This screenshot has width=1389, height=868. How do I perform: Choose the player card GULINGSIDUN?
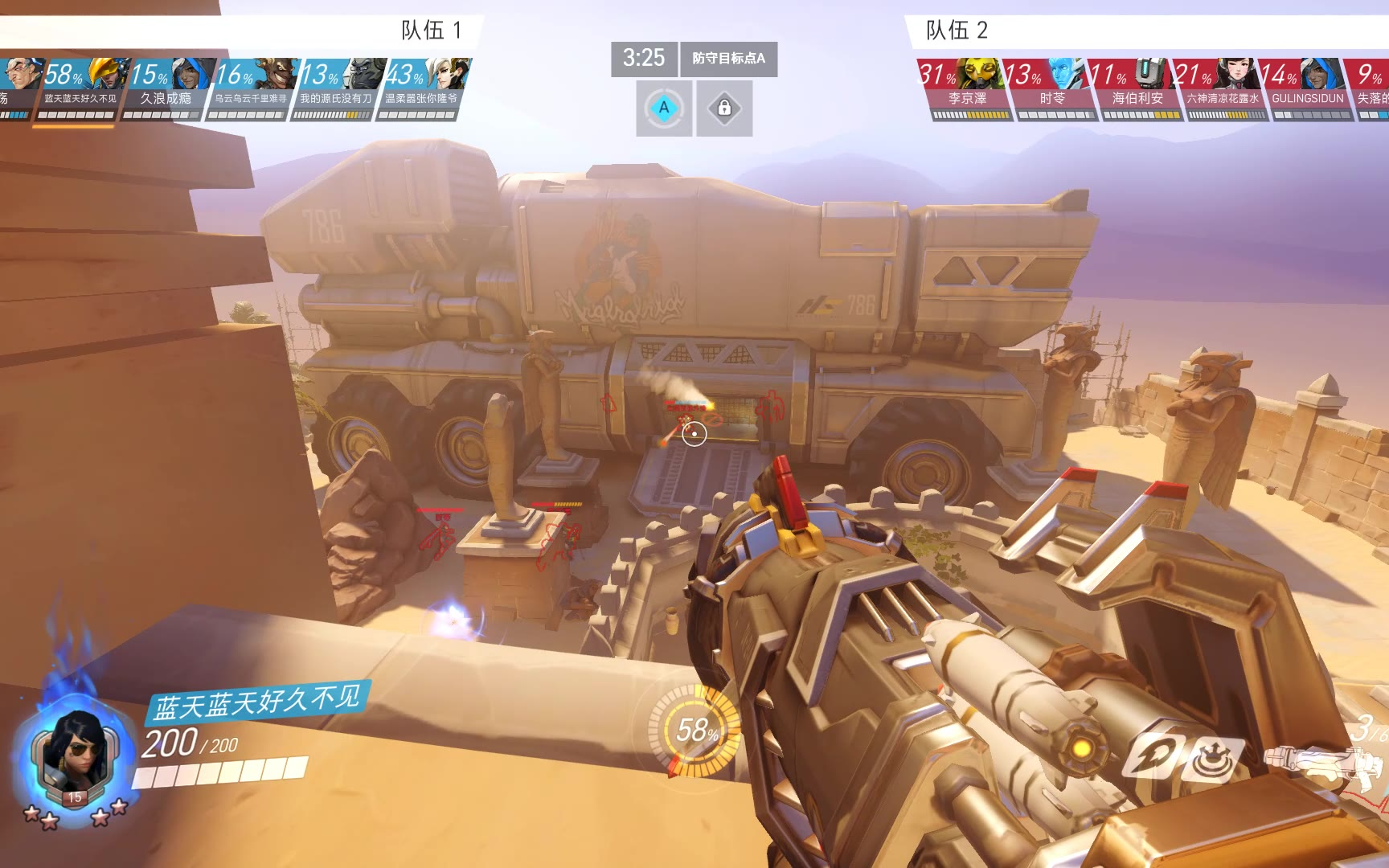(x=1307, y=89)
